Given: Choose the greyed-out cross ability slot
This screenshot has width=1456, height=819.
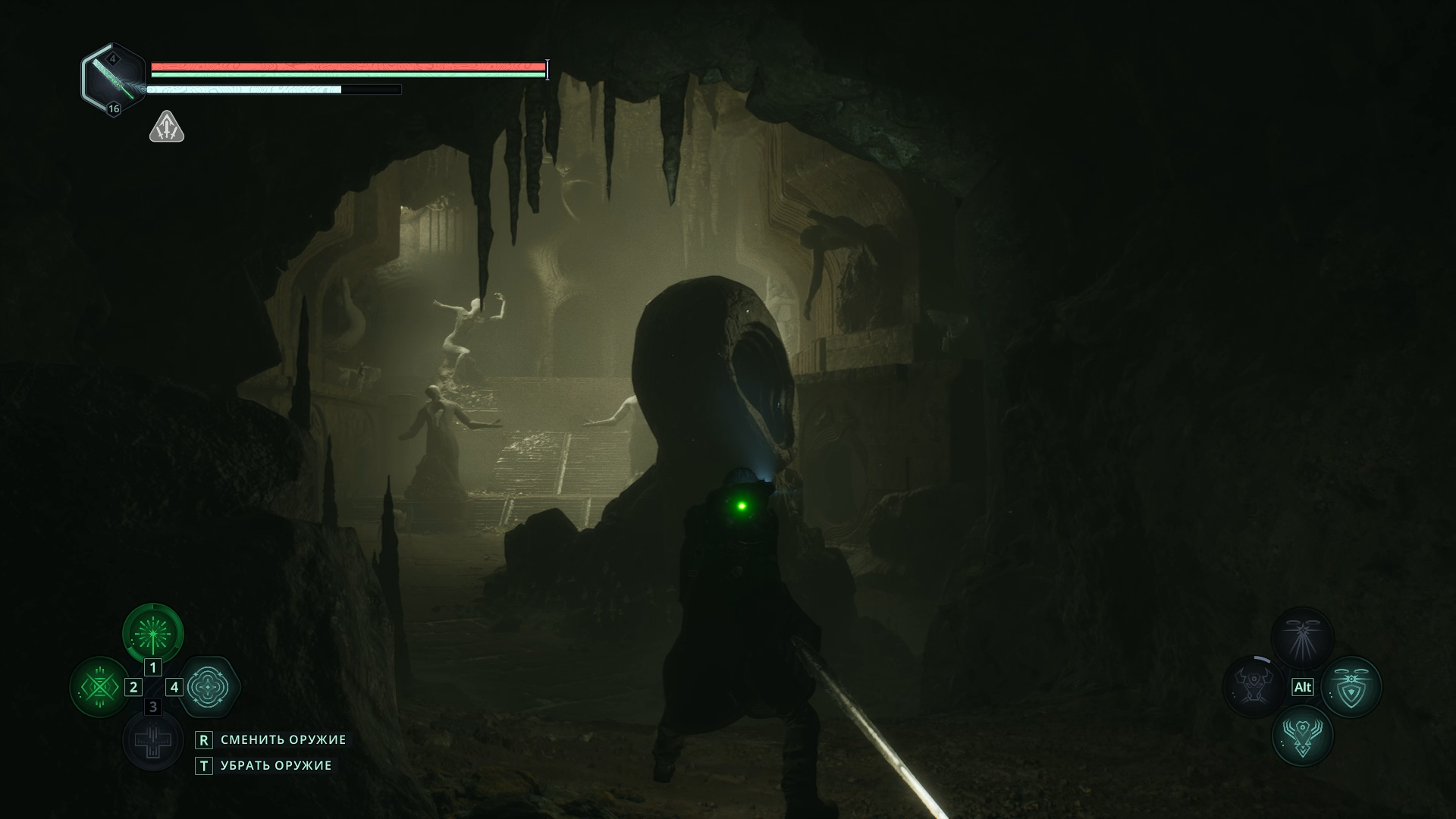Looking at the screenshot, I should pos(153,740).
